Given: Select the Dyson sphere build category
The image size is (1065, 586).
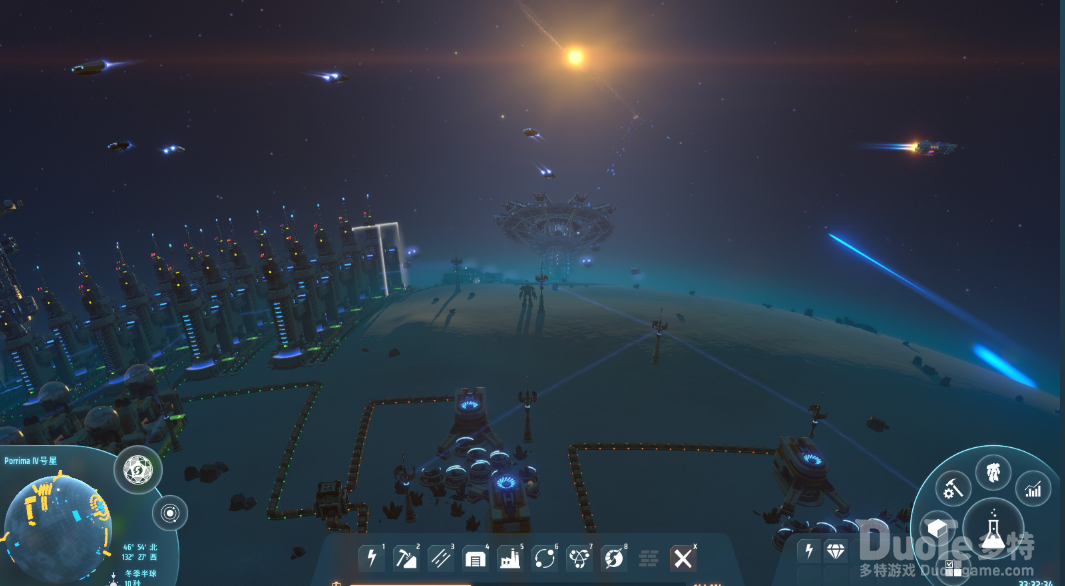Looking at the screenshot, I should click(613, 558).
